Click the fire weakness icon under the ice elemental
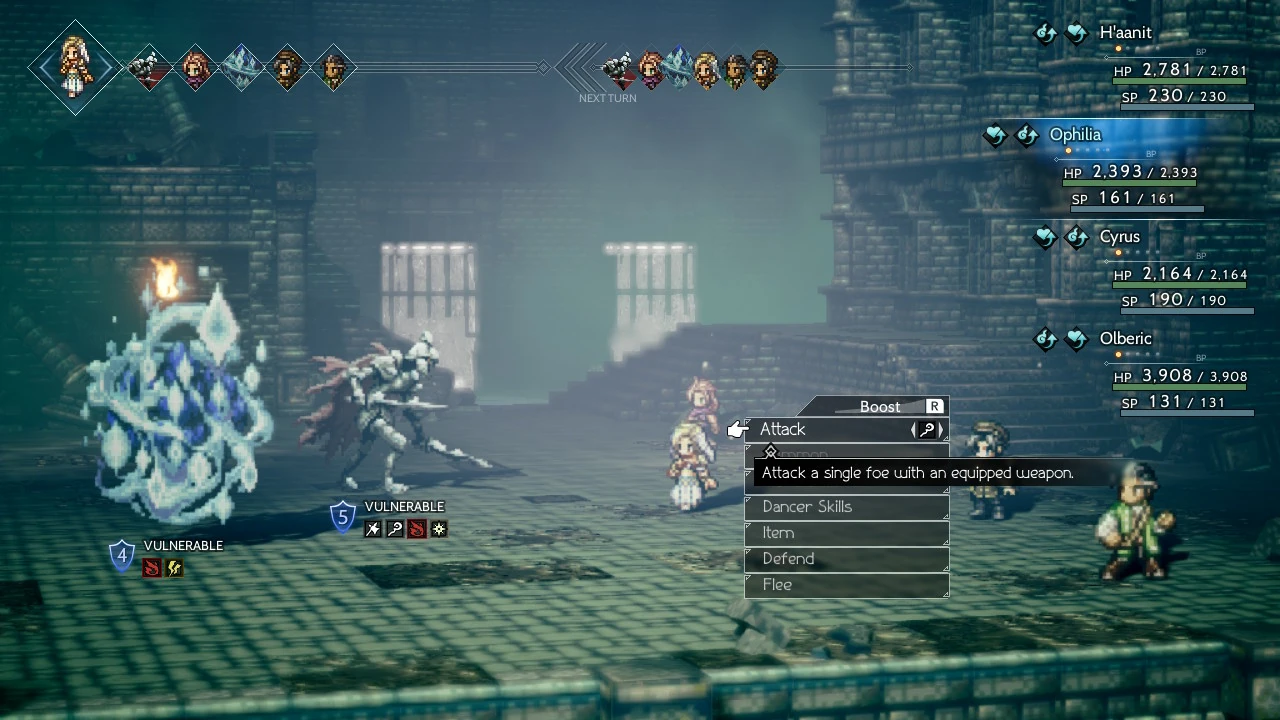 152,567
